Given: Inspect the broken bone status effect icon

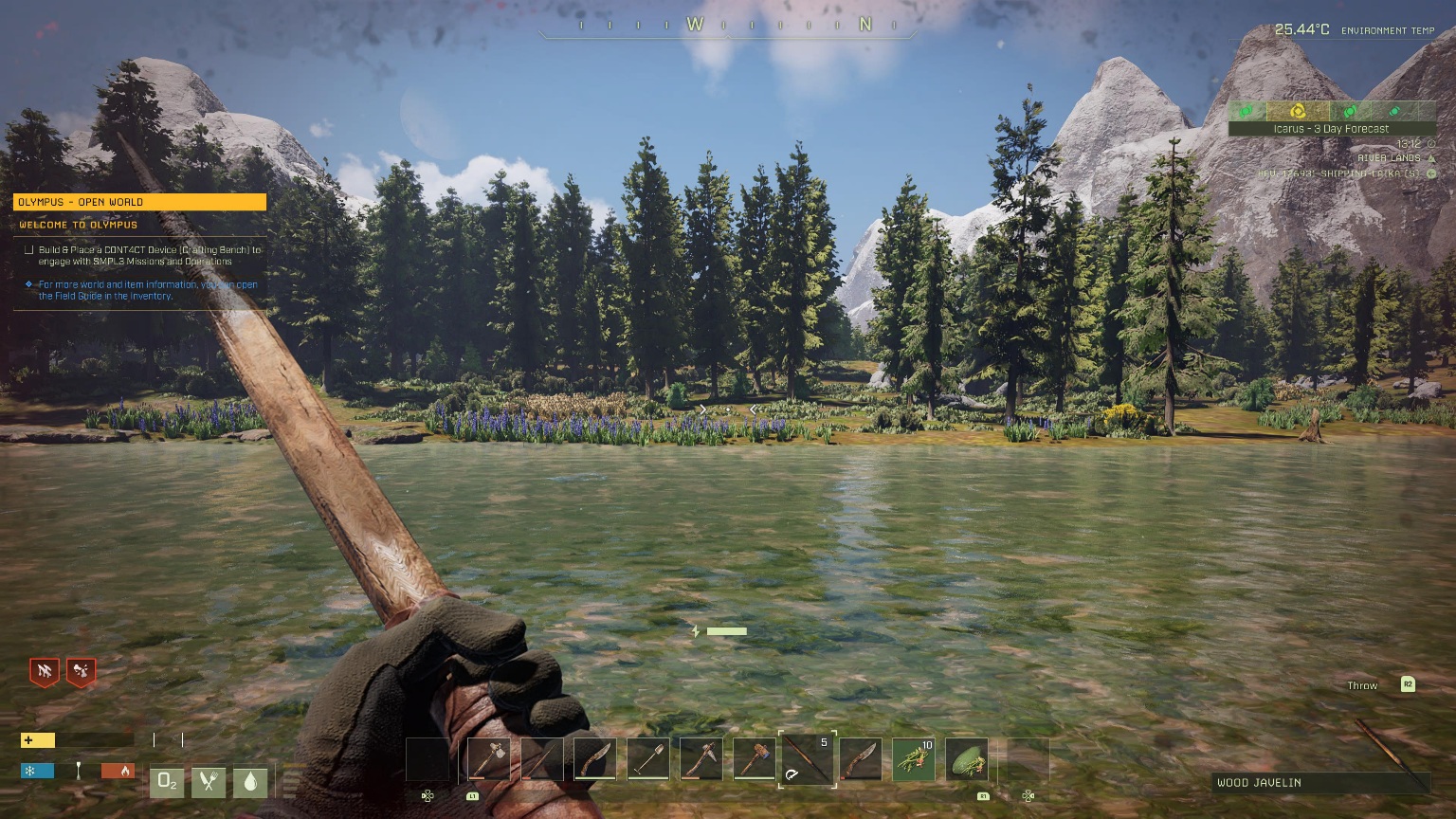Looking at the screenshot, I should tap(82, 672).
